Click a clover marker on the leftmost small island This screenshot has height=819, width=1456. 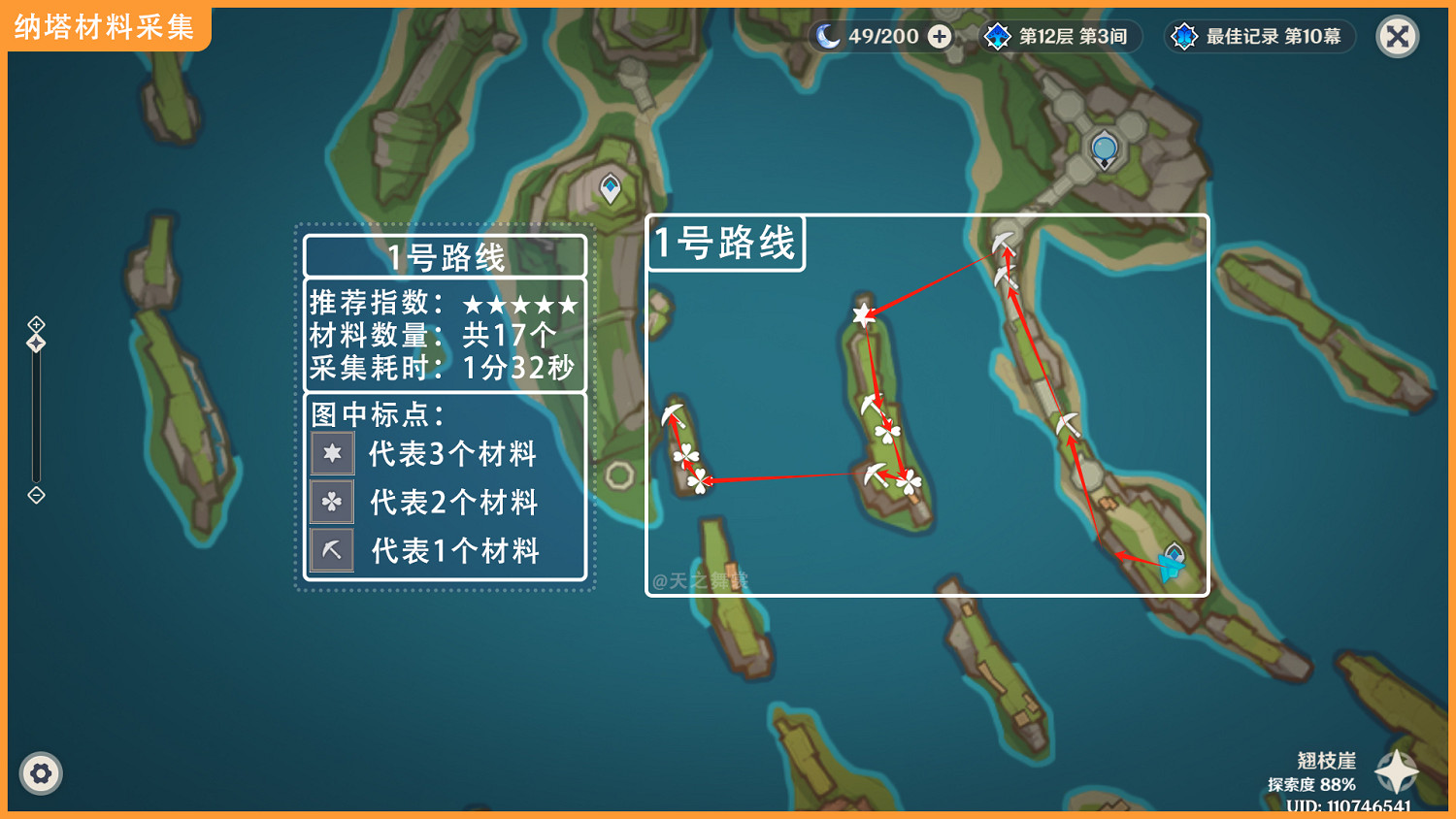pyautogui.click(x=688, y=454)
